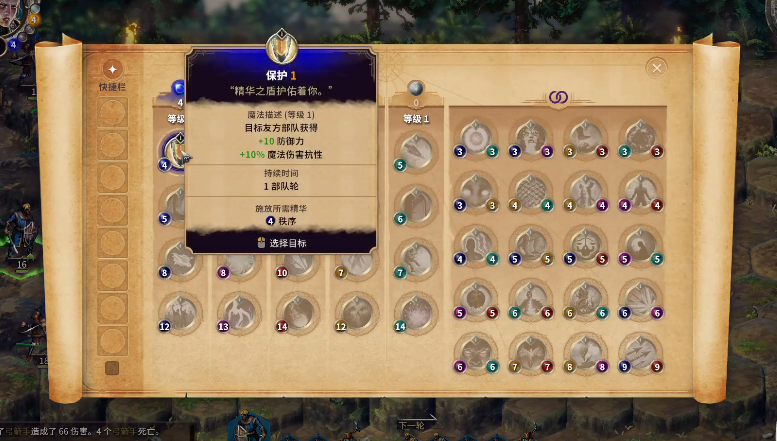
Task: Select the dual-essence spell costing 8 and 8
Action: [583, 352]
